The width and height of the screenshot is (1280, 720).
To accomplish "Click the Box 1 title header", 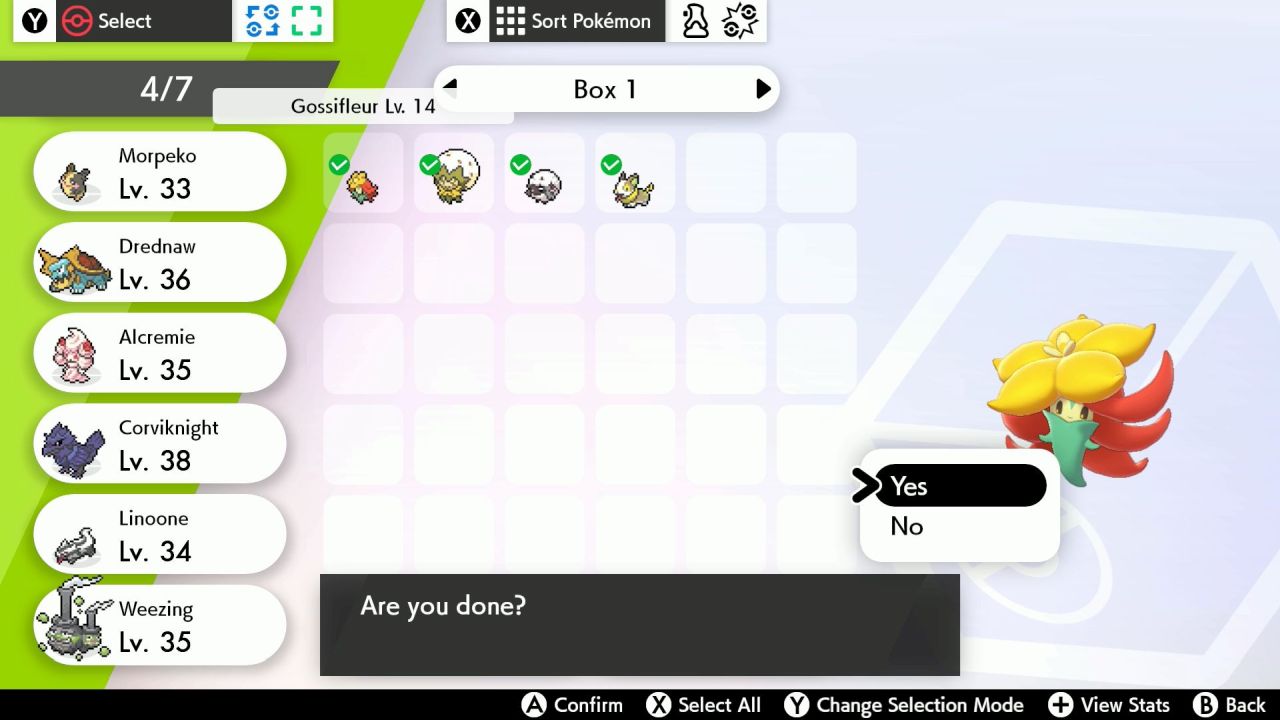I will coord(605,89).
